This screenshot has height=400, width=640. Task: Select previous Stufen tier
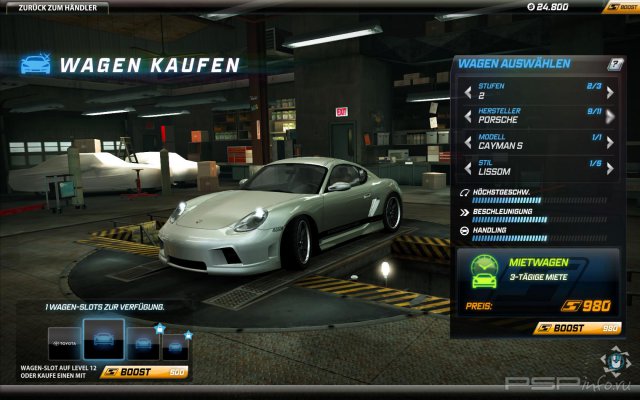pyautogui.click(x=468, y=93)
